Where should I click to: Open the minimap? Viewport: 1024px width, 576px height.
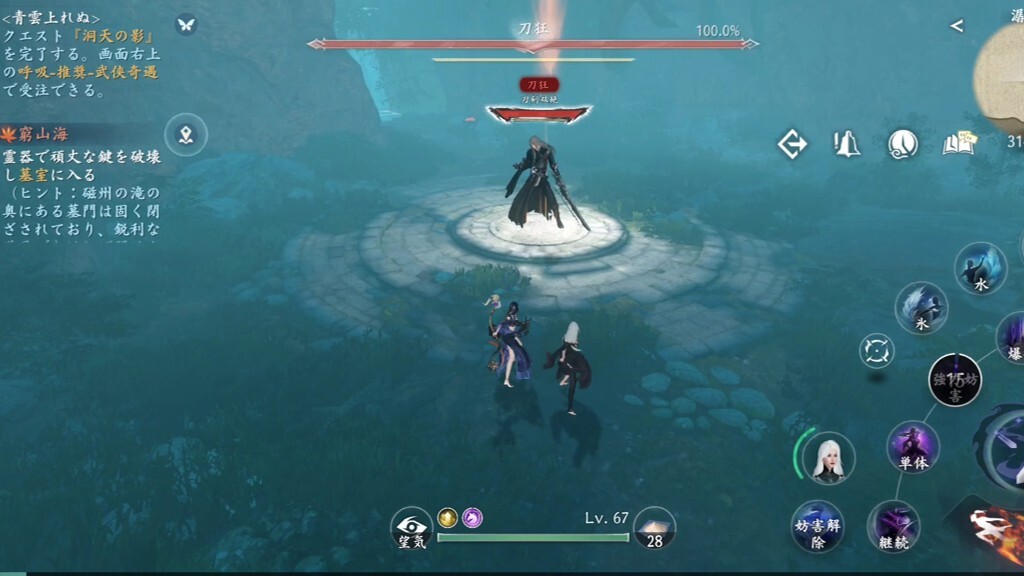tap(1003, 75)
